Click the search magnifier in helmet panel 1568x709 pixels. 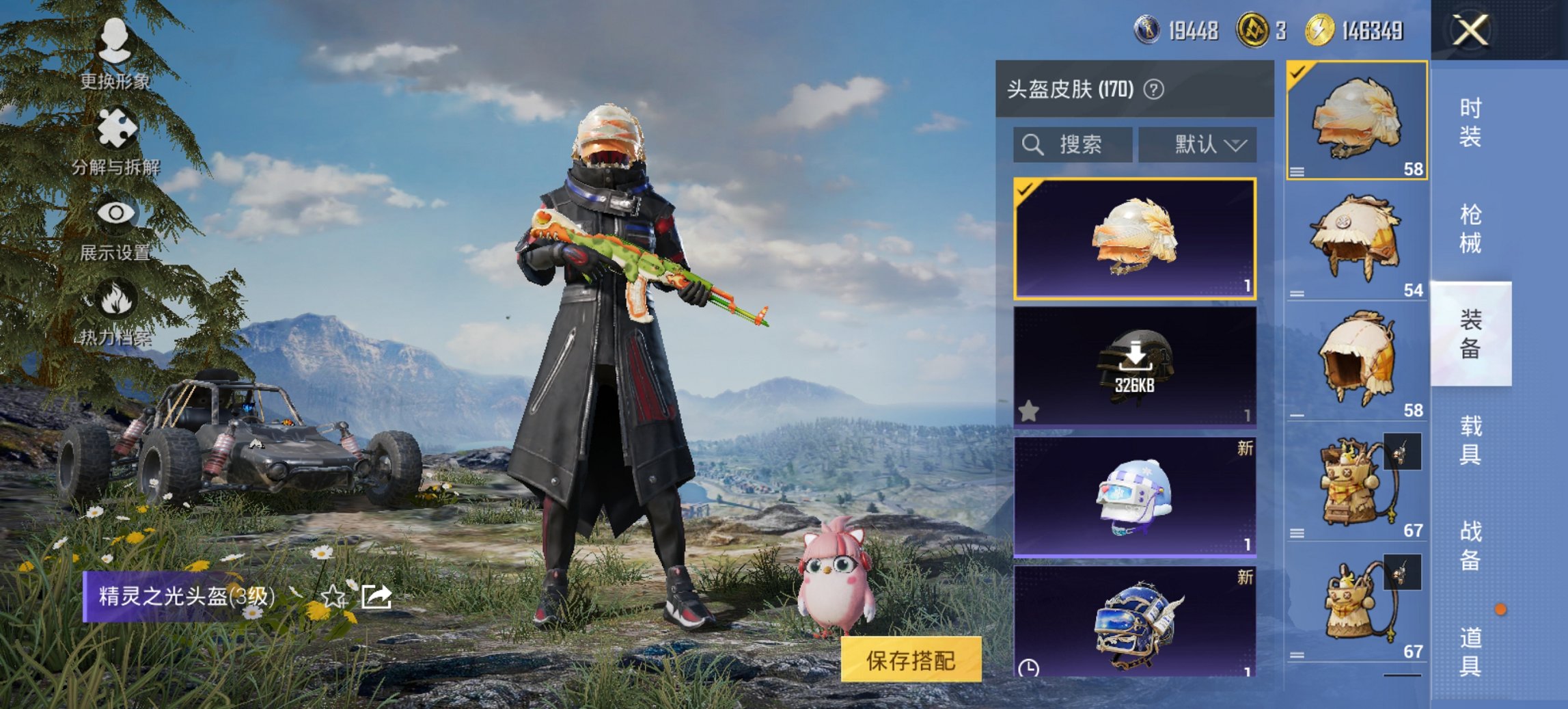pyautogui.click(x=1033, y=145)
